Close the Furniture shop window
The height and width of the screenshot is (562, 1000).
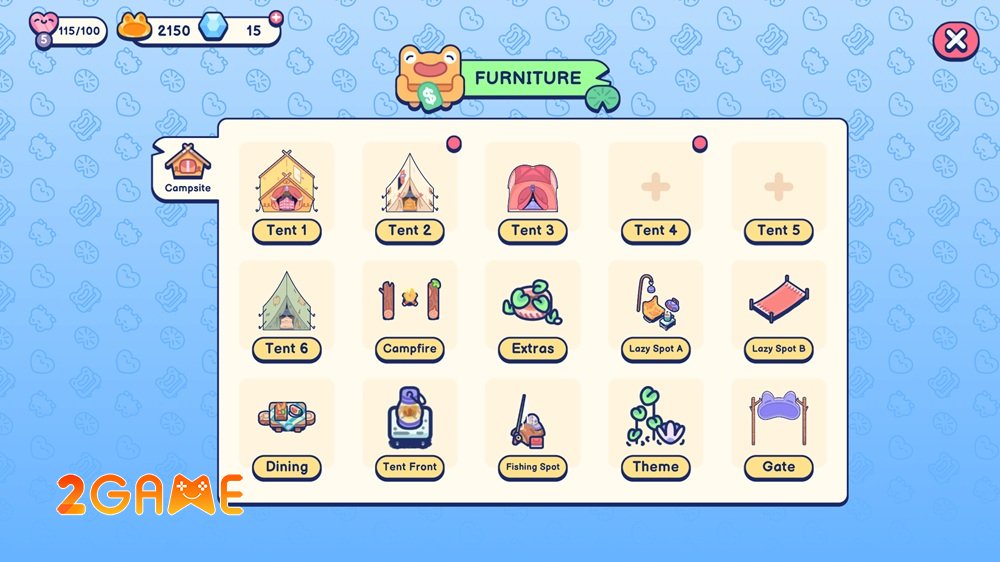(x=955, y=40)
